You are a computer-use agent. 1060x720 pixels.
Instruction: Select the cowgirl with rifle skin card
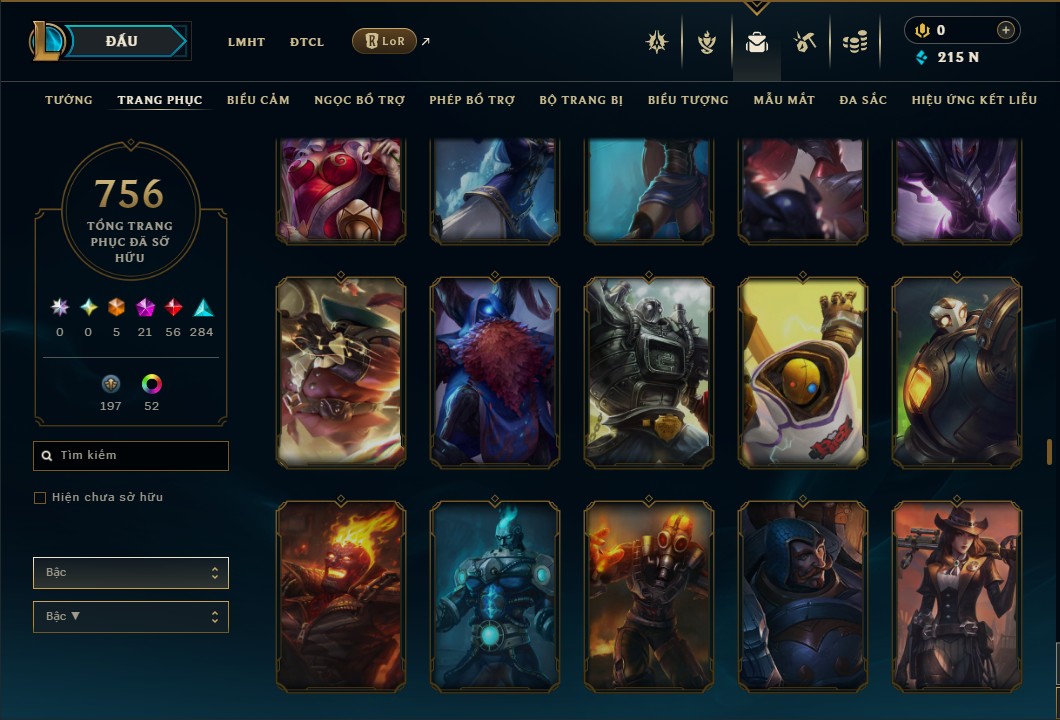tap(957, 596)
